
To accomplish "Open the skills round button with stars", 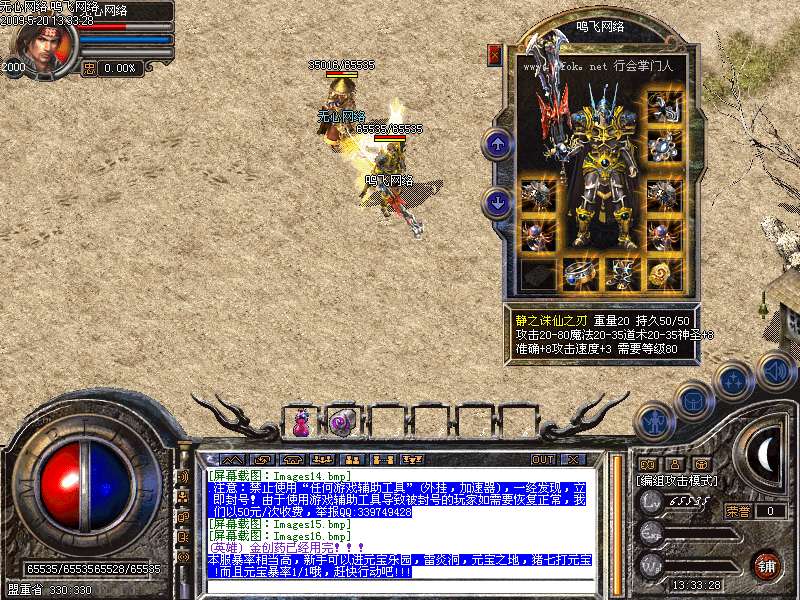I will pos(734,381).
